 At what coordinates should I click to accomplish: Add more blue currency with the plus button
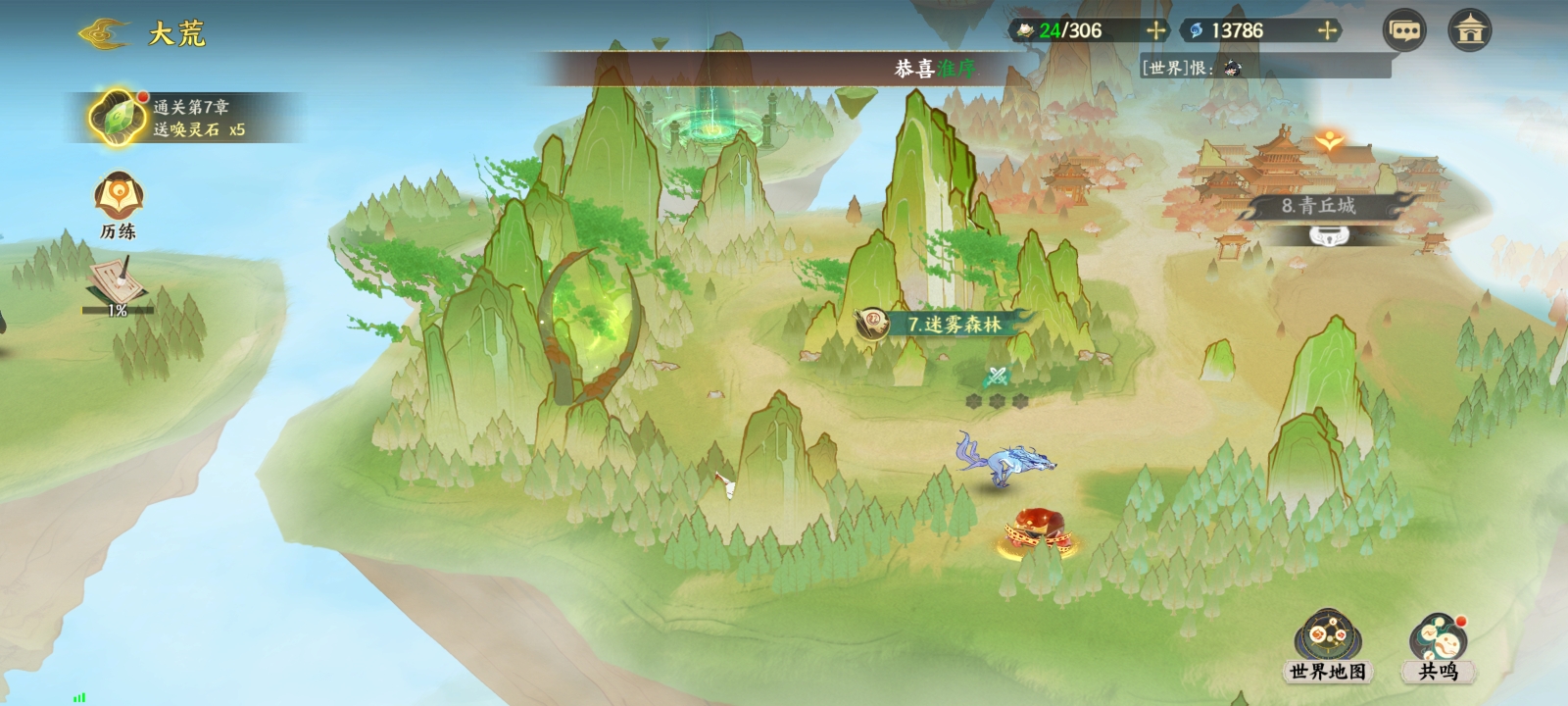[1328, 30]
